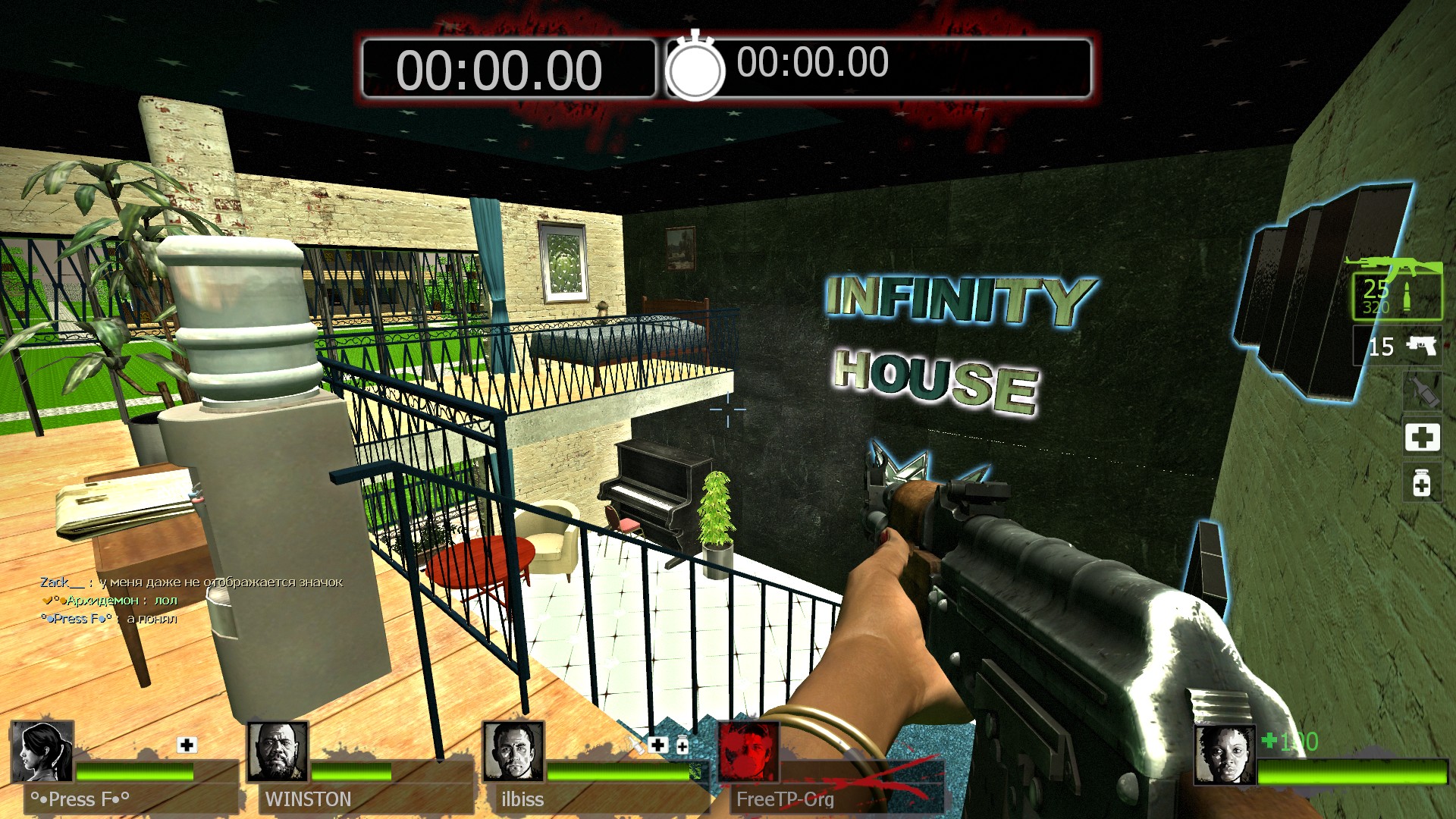Image resolution: width=1456 pixels, height=819 pixels.
Task: Click ilbiss's teammate portrait
Action: (513, 752)
